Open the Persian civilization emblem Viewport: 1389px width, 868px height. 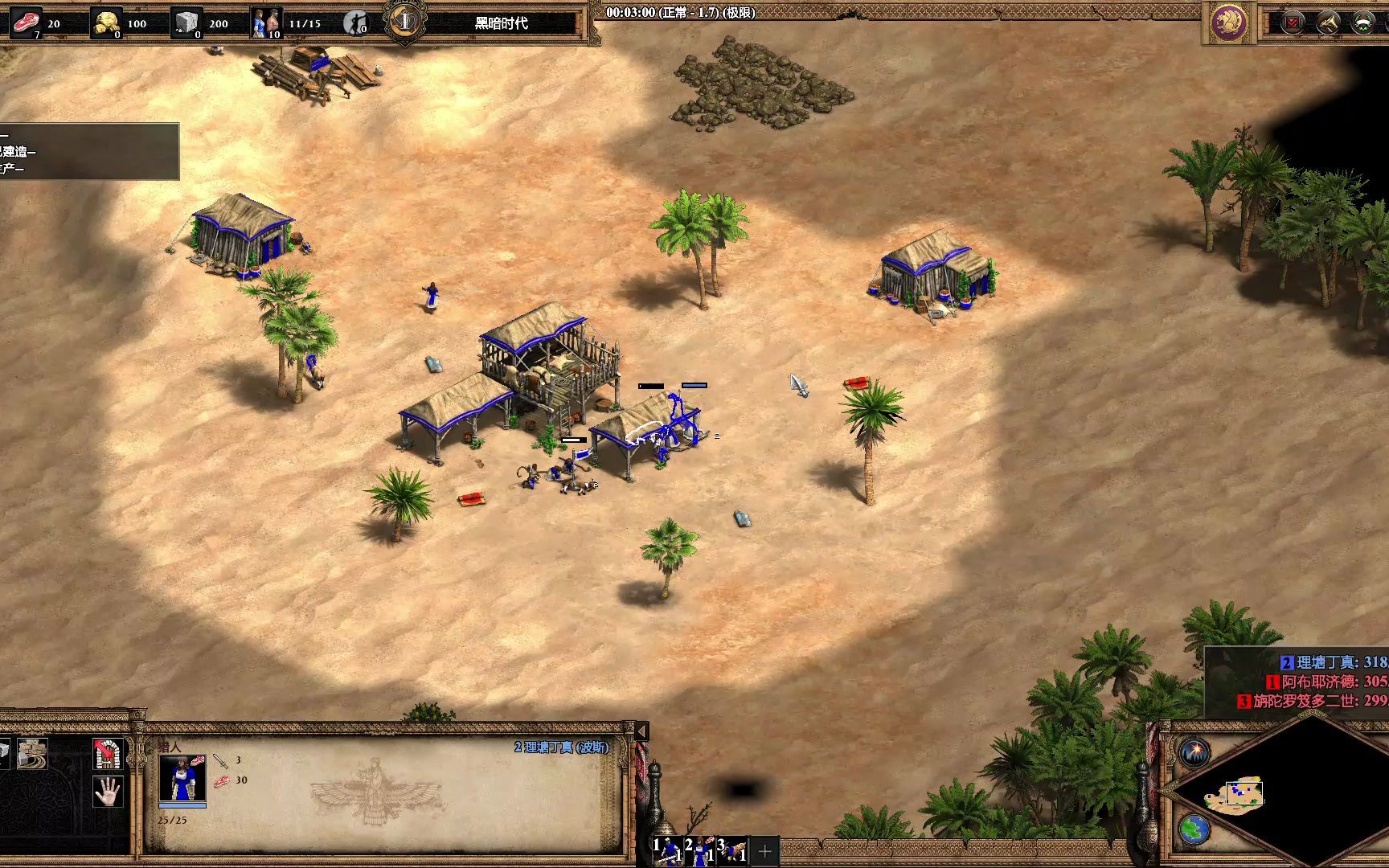point(1228,23)
